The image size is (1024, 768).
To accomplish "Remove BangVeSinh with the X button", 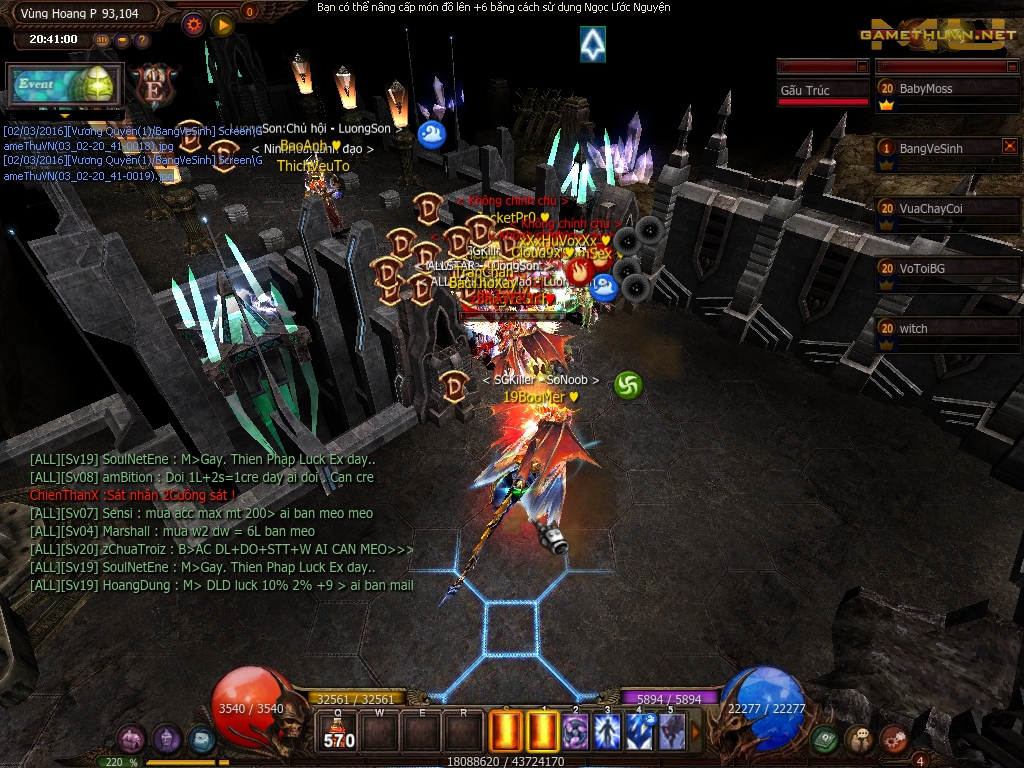I will (1009, 147).
